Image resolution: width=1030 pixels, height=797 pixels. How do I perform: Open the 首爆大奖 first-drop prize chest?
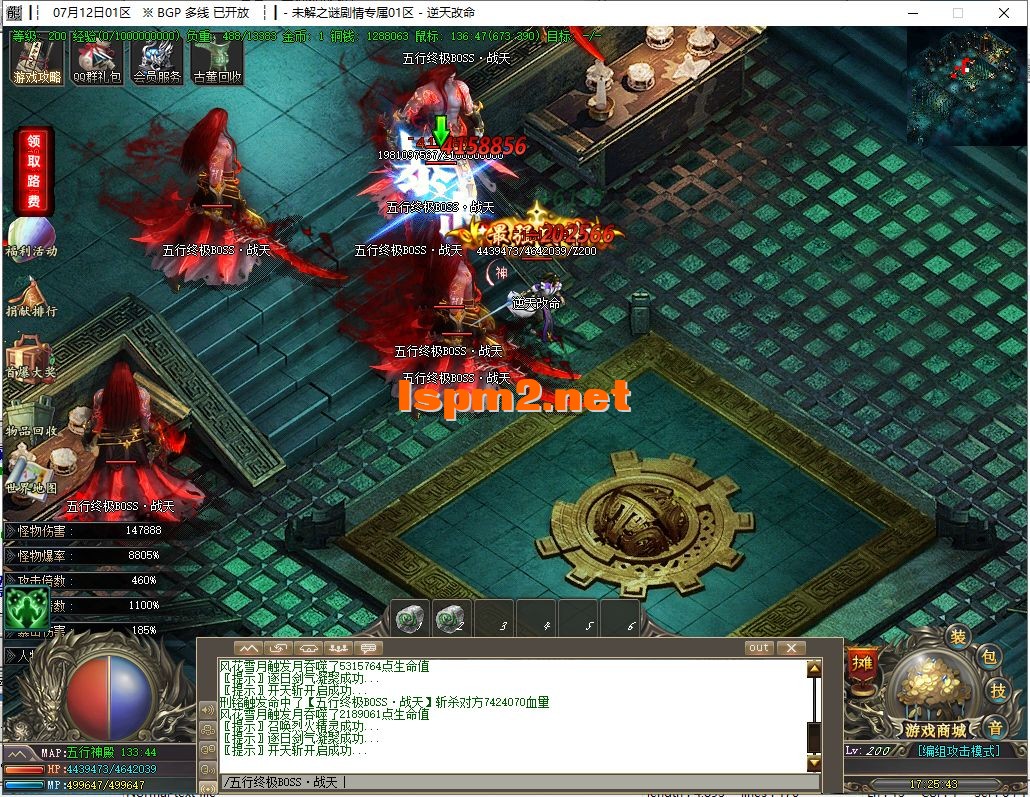tap(30, 356)
